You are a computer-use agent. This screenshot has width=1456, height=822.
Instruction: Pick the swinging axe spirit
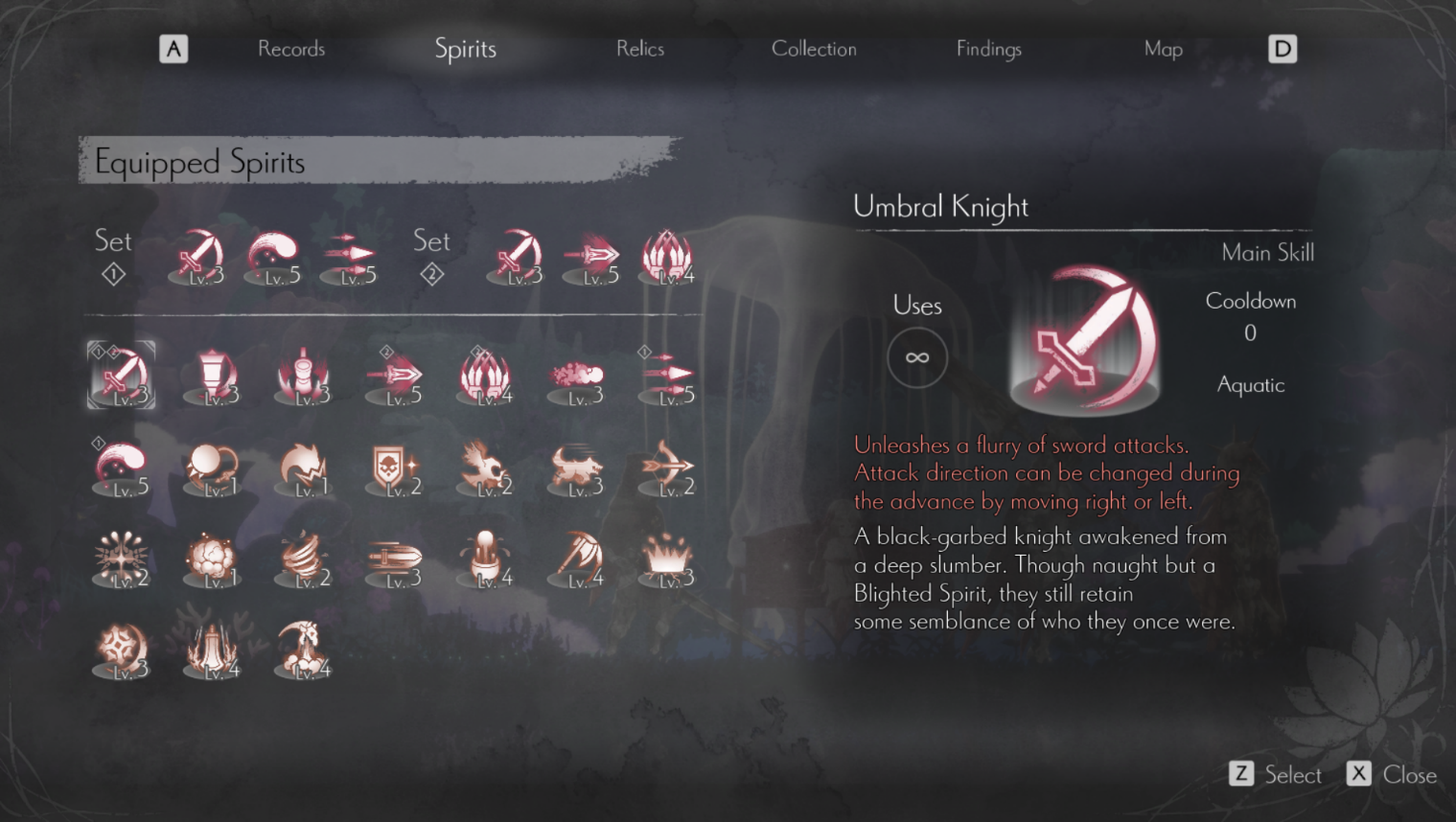click(x=577, y=559)
